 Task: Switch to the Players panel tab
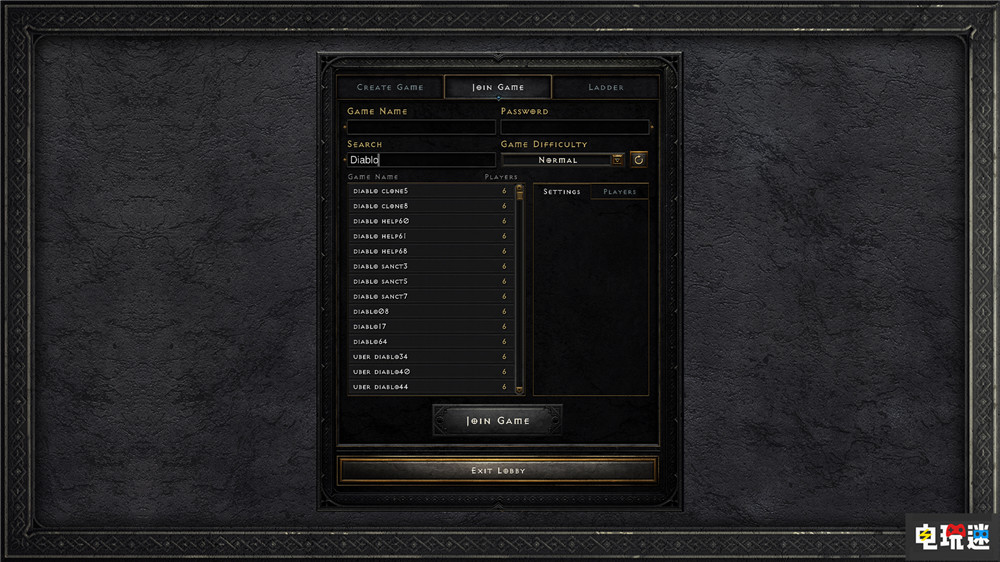coord(620,191)
